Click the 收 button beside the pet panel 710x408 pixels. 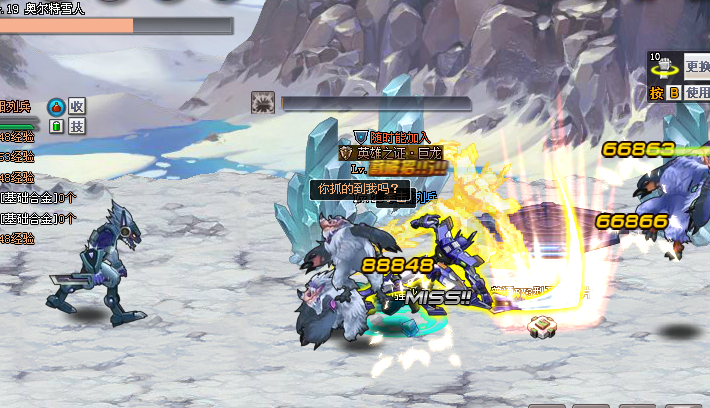(77, 106)
